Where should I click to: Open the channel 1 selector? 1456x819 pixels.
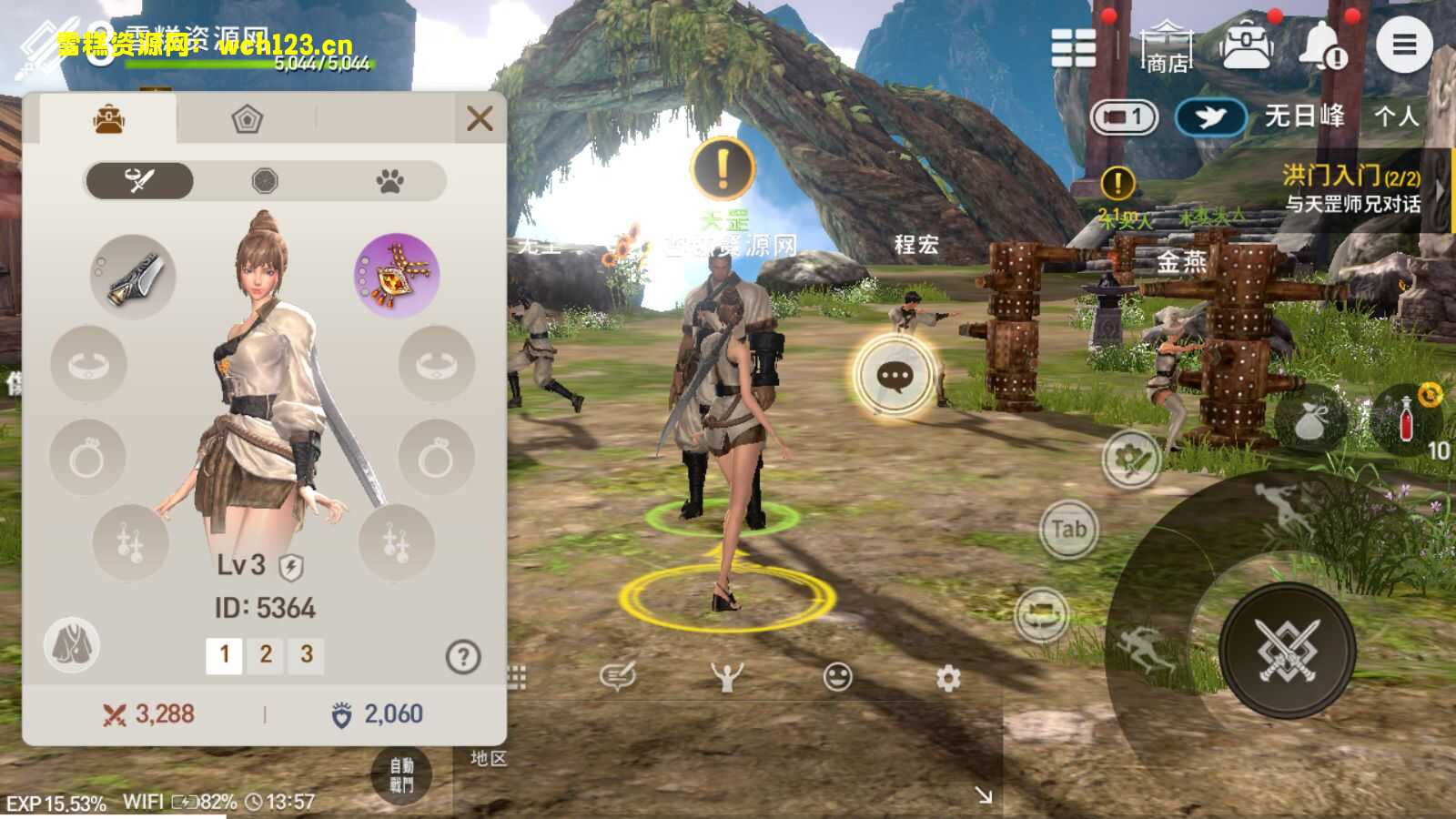[x=1122, y=117]
